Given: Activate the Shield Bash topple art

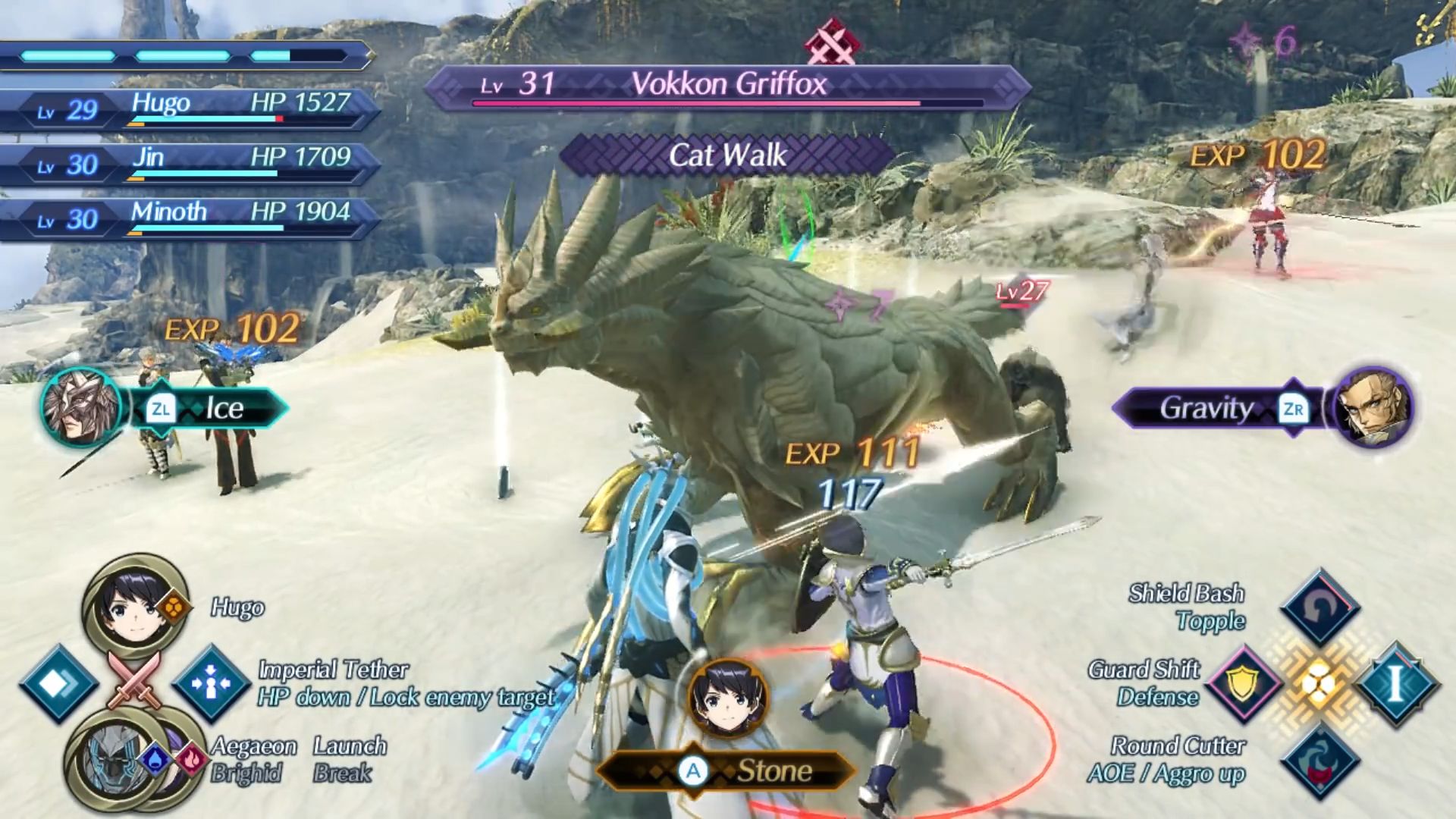Looking at the screenshot, I should (1319, 606).
